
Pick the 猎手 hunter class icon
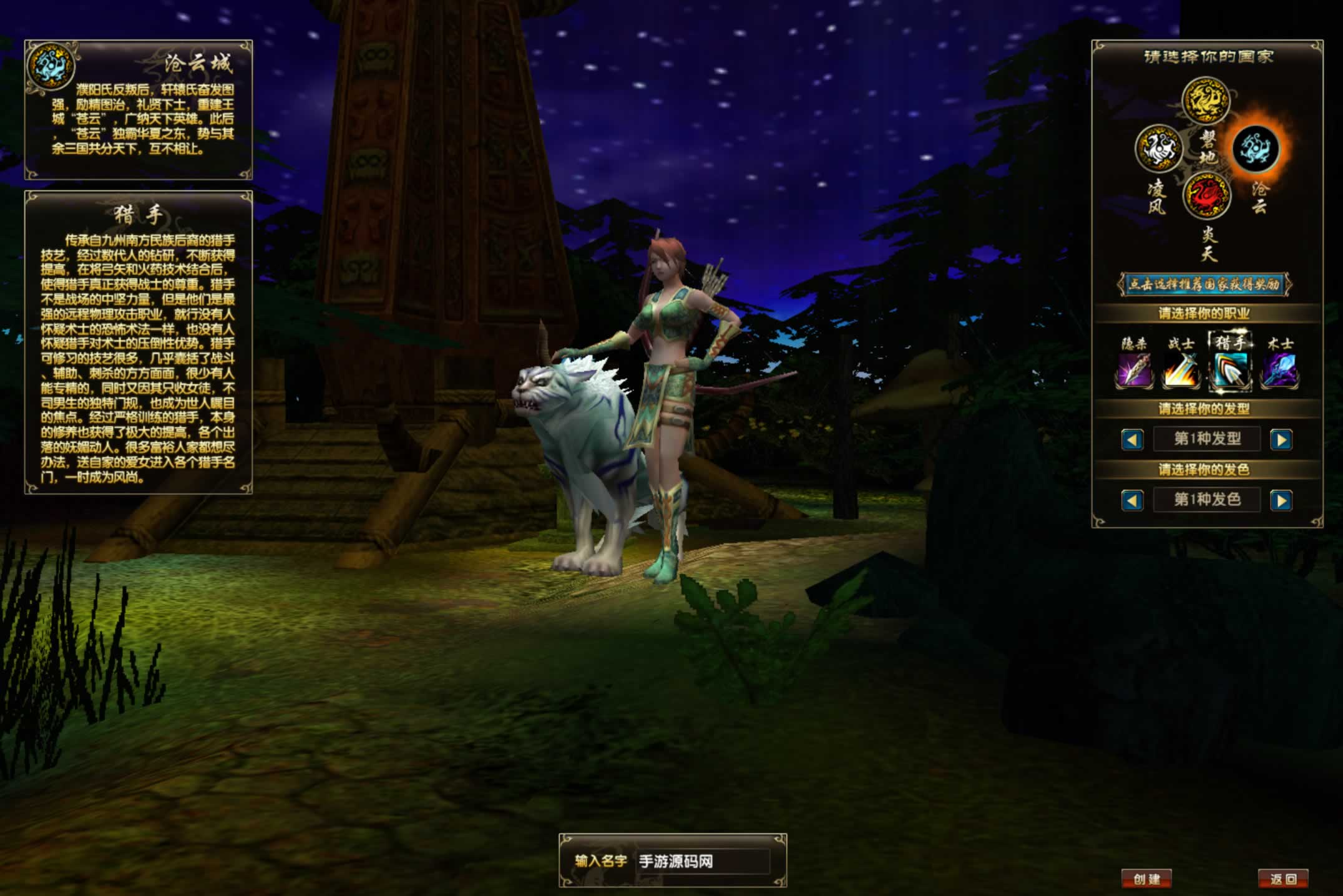[x=1230, y=369]
